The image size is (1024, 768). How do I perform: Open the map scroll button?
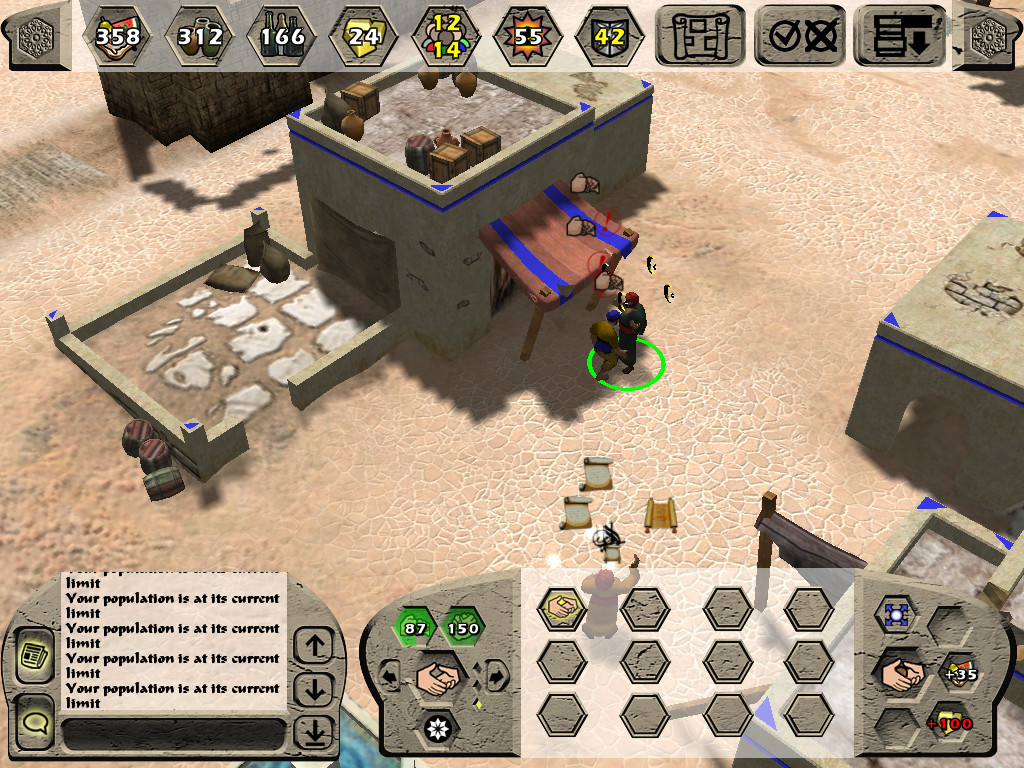700,35
